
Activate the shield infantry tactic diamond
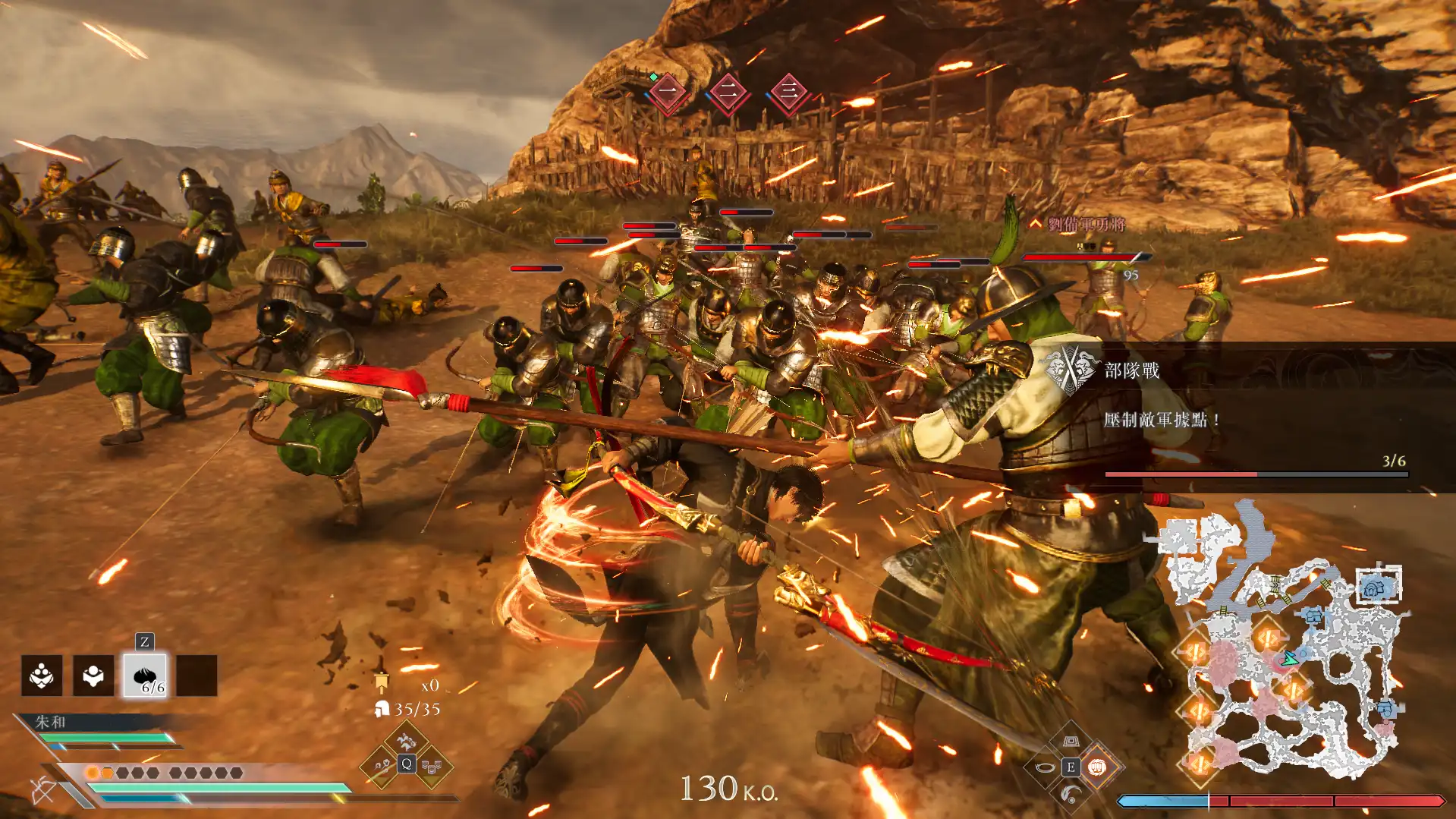click(x=432, y=767)
